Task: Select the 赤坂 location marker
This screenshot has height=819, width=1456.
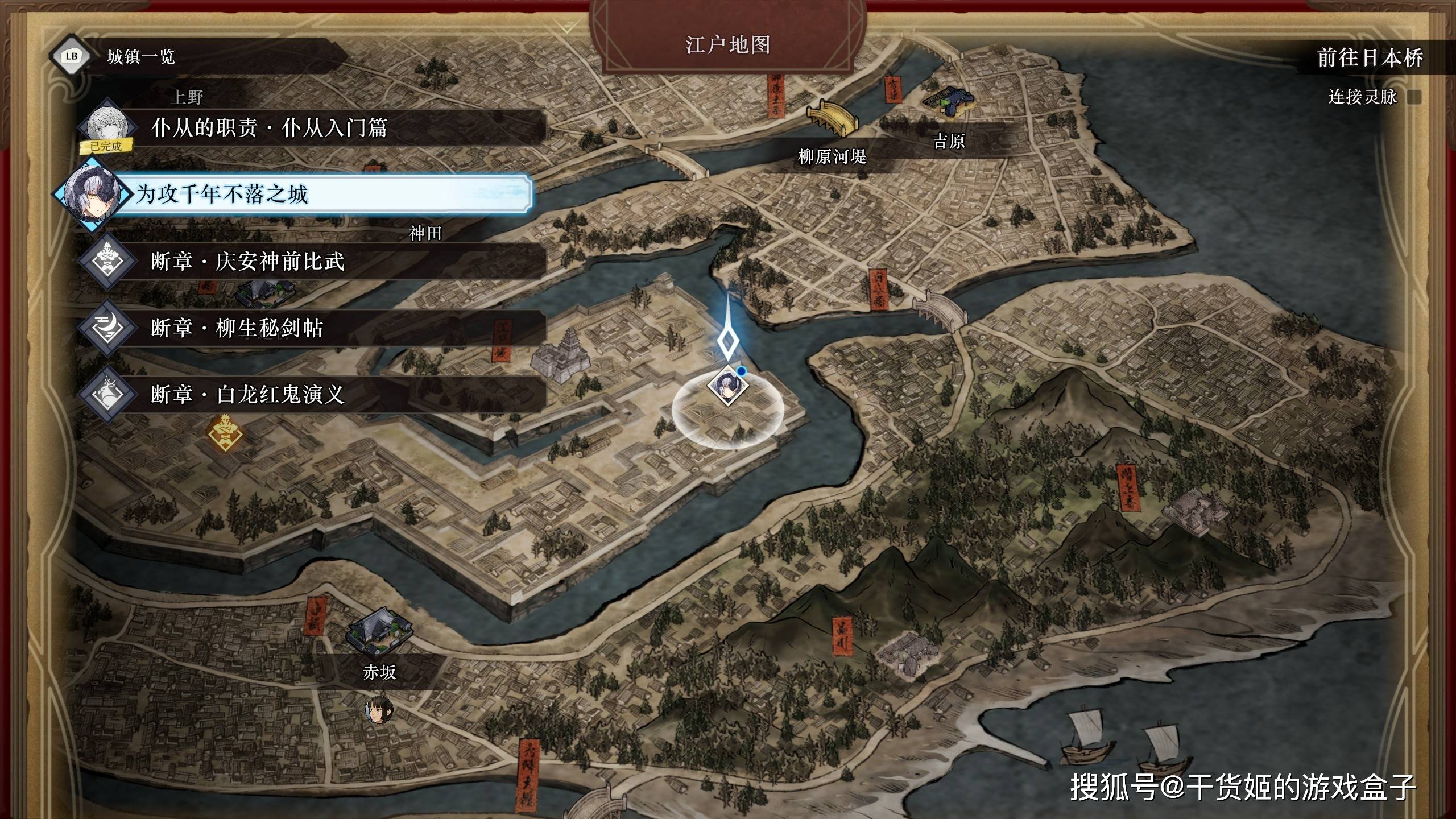Action: [379, 672]
